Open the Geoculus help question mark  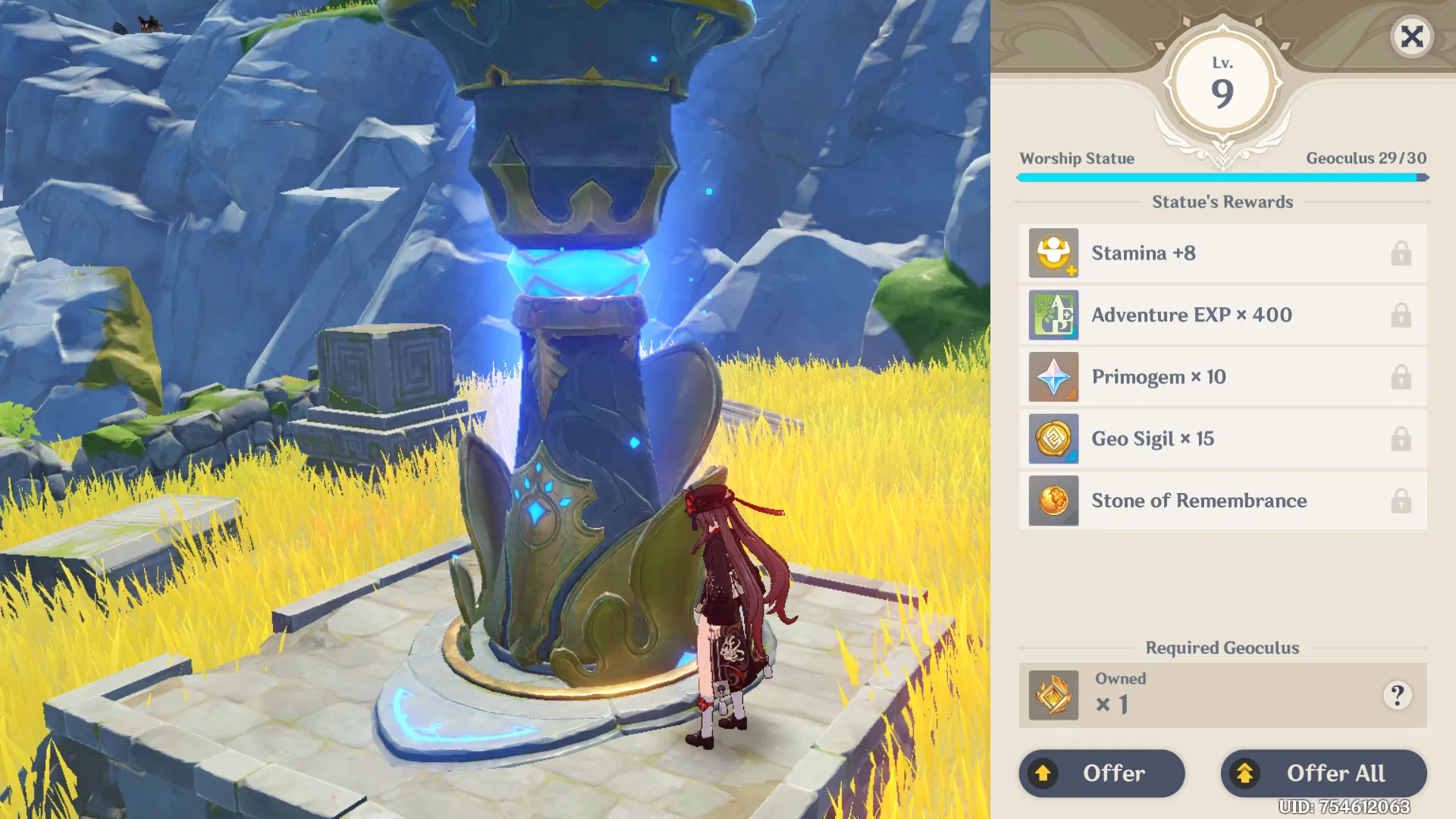1398,697
